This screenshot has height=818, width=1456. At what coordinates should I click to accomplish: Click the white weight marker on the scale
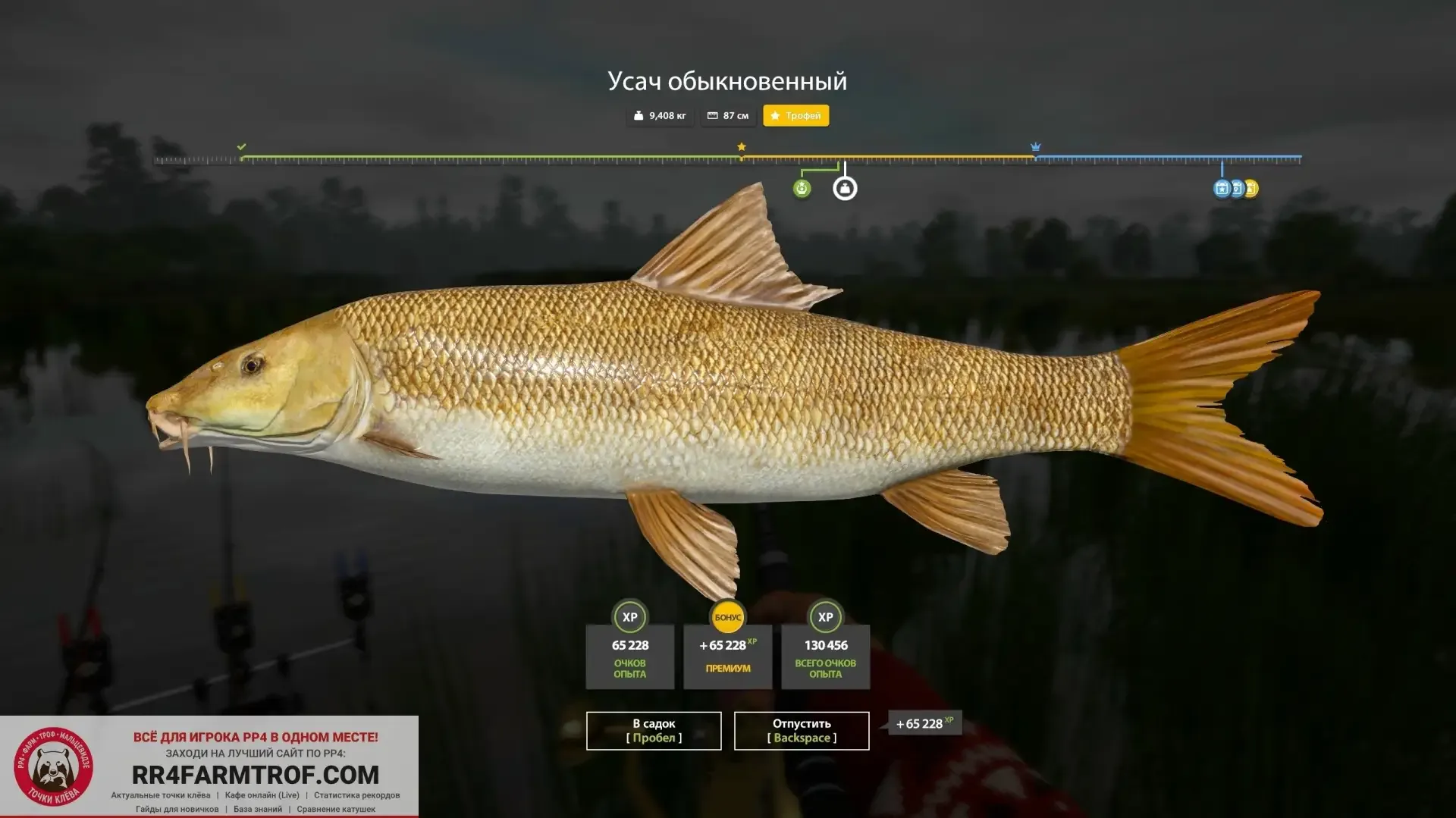(845, 189)
